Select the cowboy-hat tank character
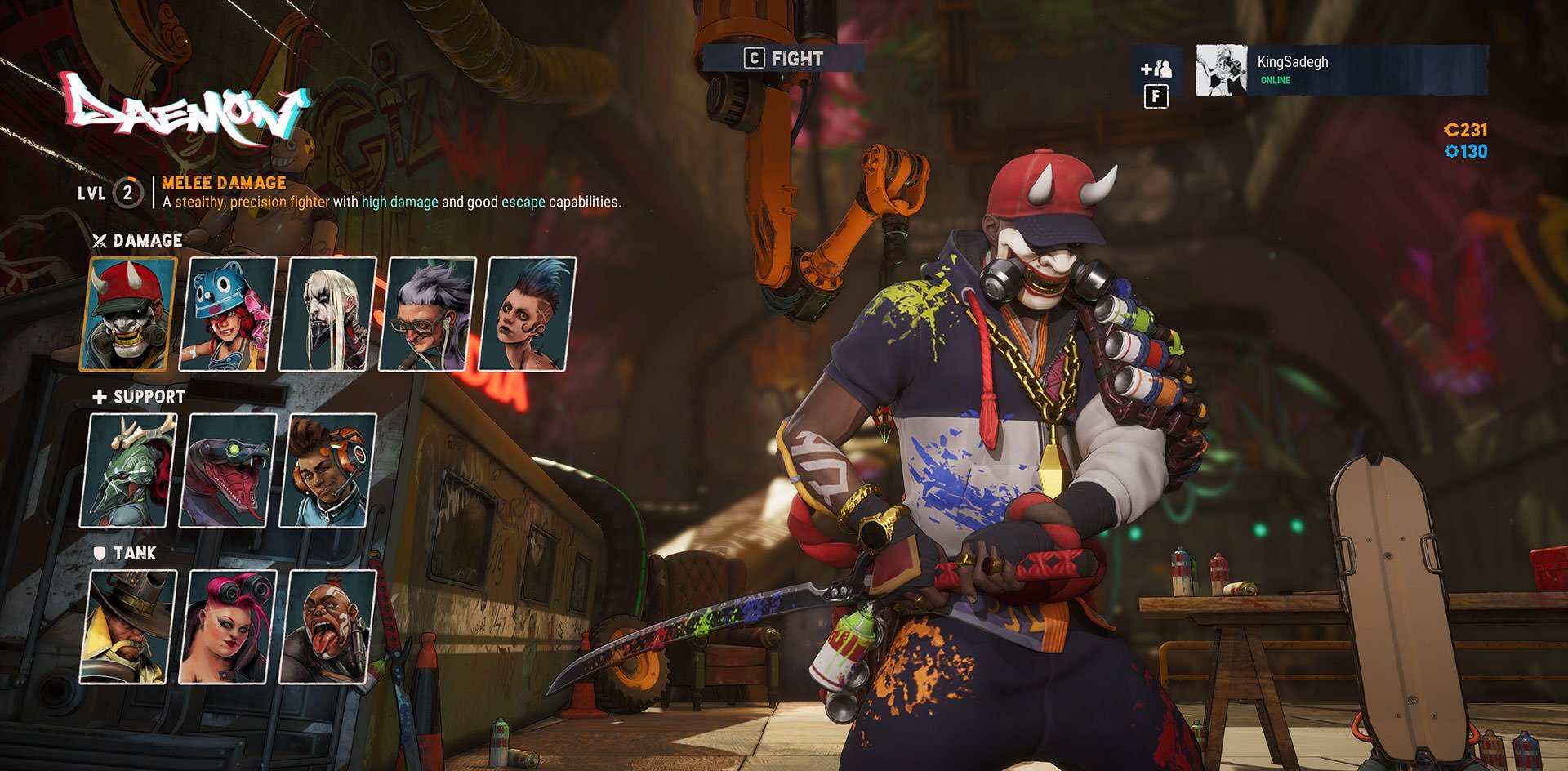 [127, 627]
